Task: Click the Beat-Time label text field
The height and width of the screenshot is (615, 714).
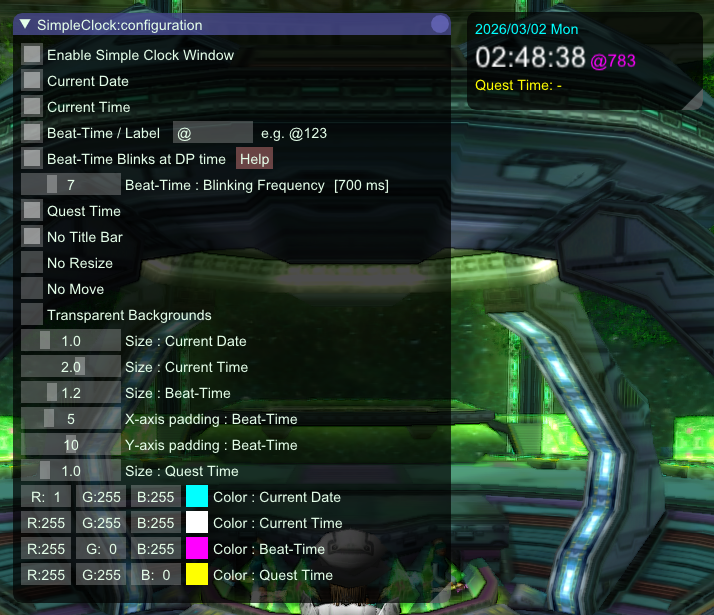Action: [x=212, y=133]
